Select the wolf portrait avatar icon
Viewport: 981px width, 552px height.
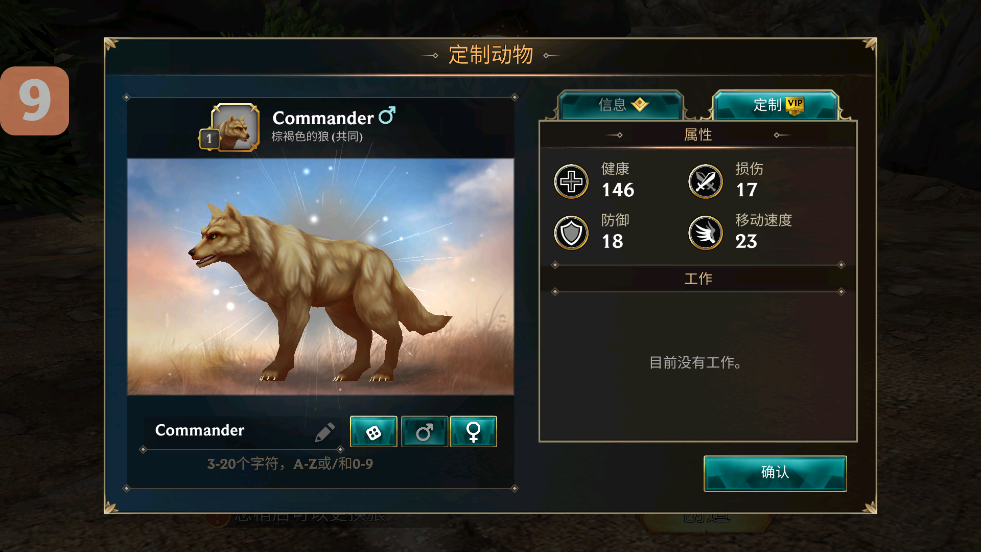coord(236,128)
